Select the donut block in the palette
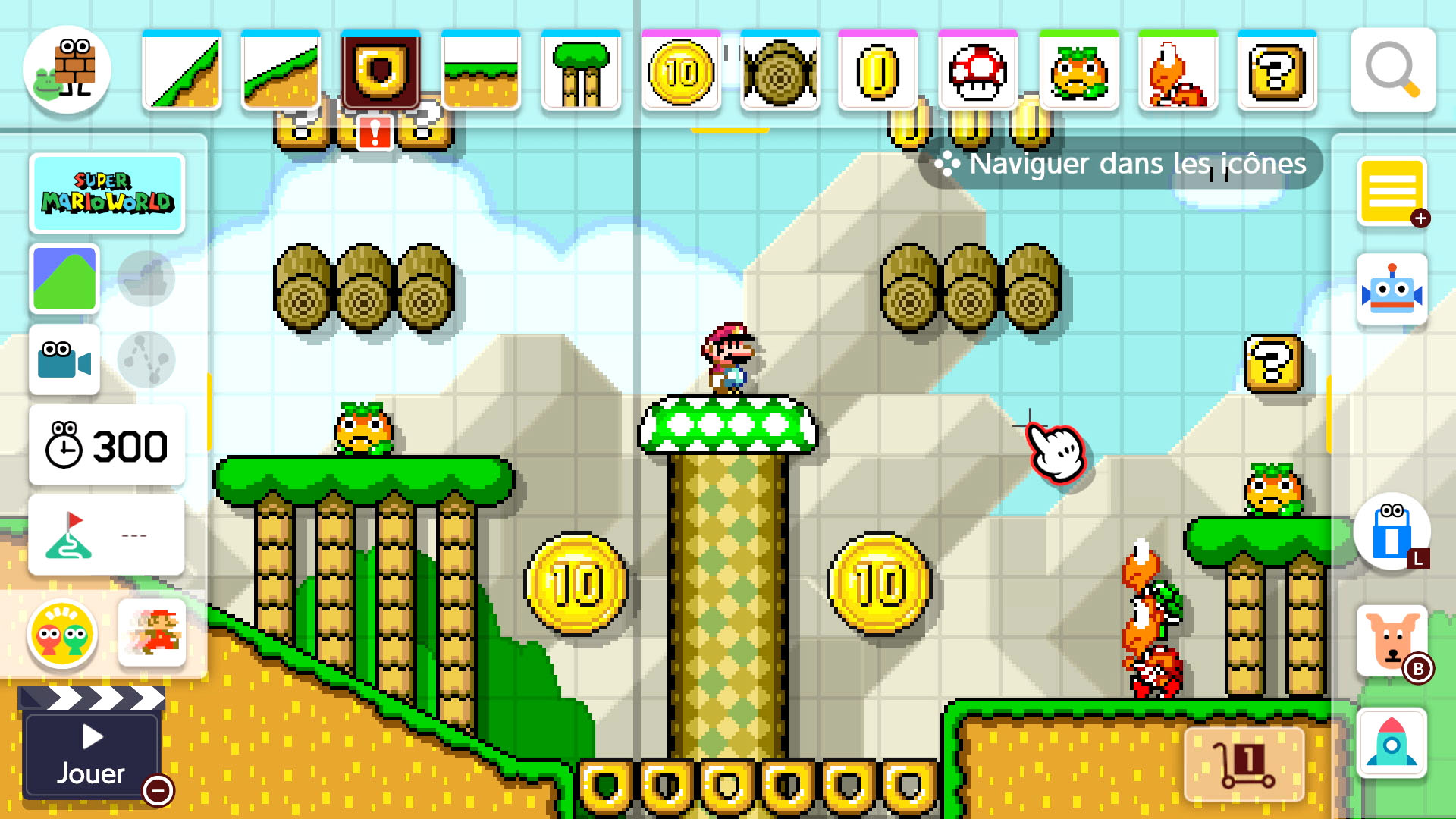Image resolution: width=1456 pixels, height=819 pixels. tap(381, 71)
